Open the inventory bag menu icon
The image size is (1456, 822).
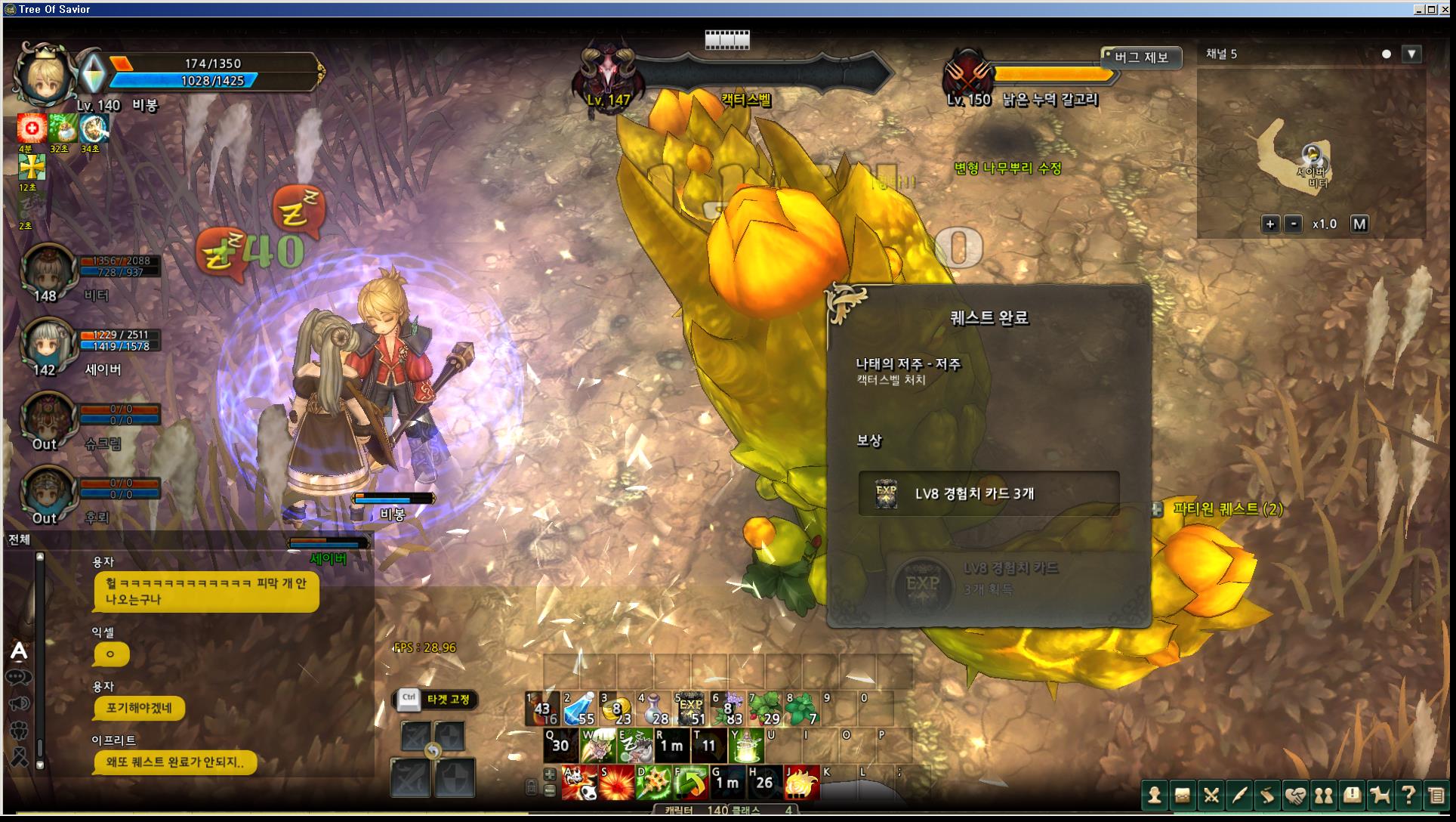tap(1183, 796)
